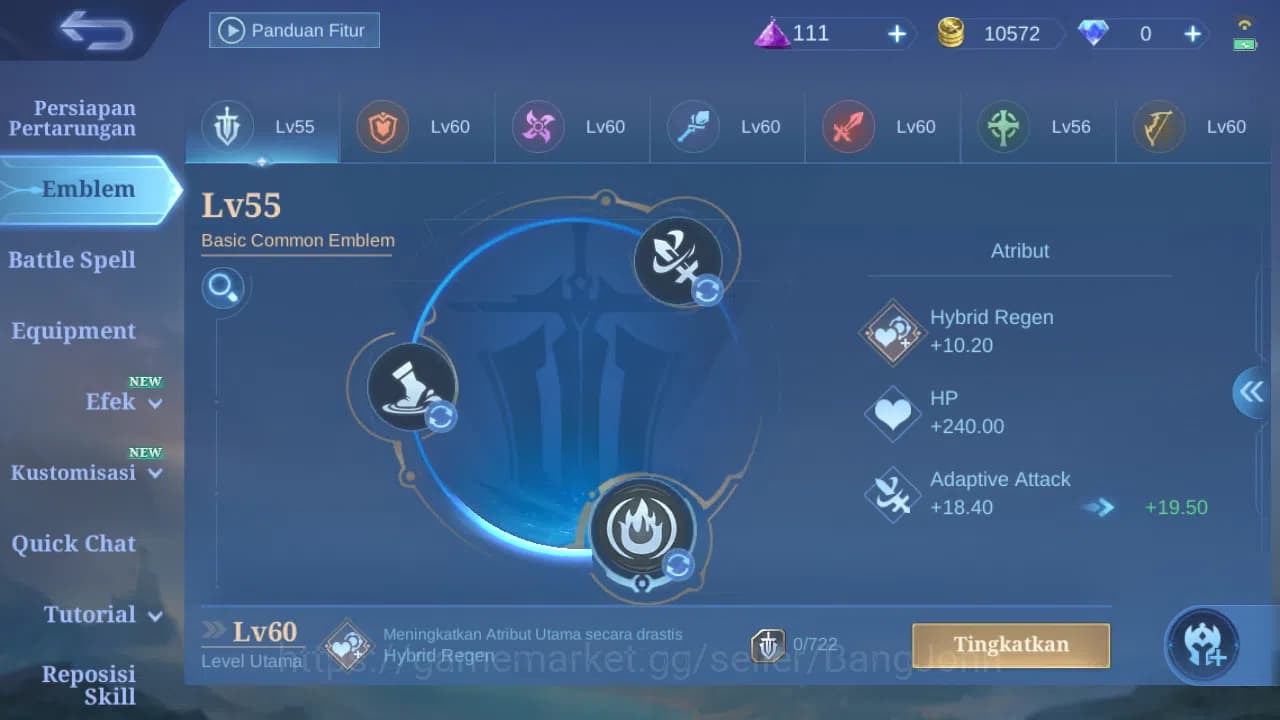The height and width of the screenshot is (720, 1280).
Task: Click the Hybrid Regen attribute icon
Action: point(891,331)
